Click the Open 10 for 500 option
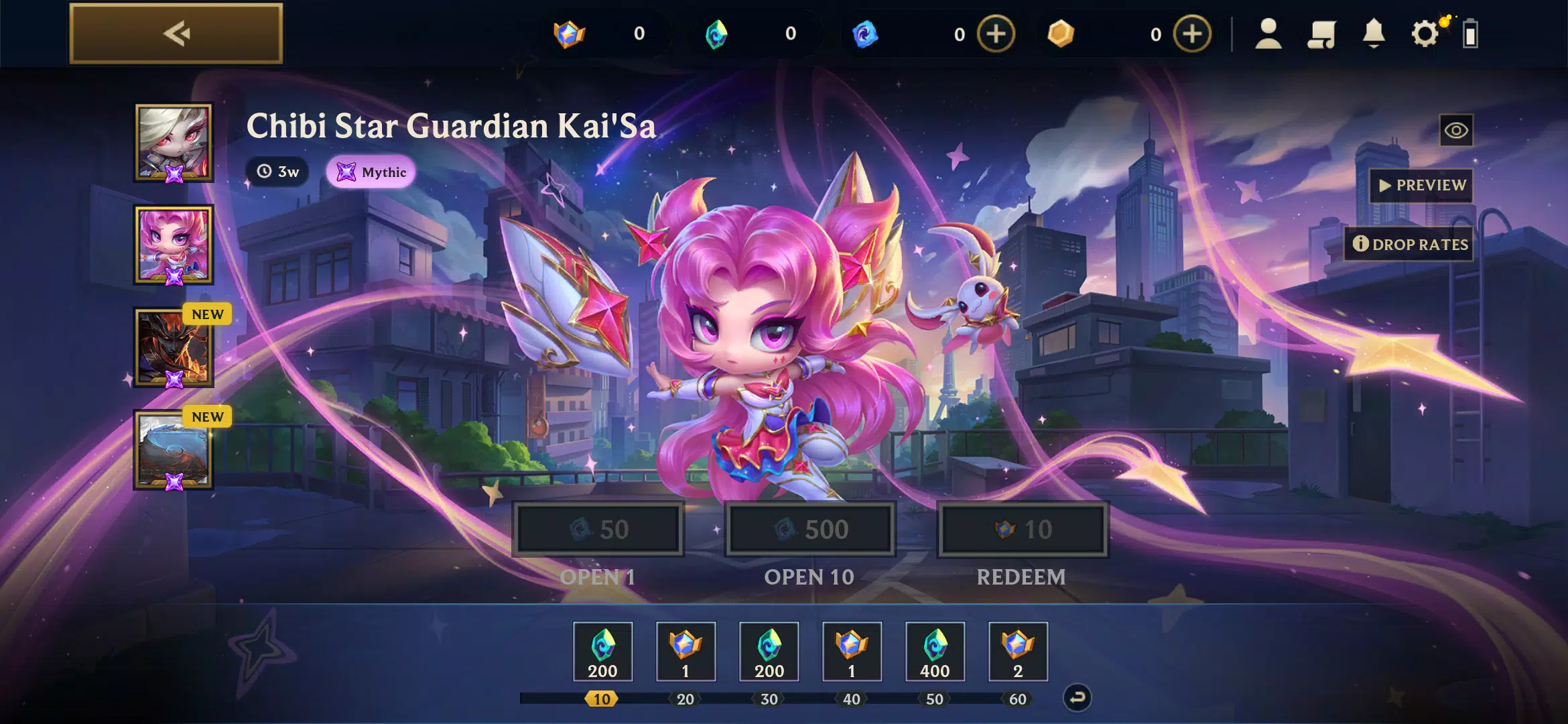This screenshot has height=724, width=1568. [x=809, y=529]
